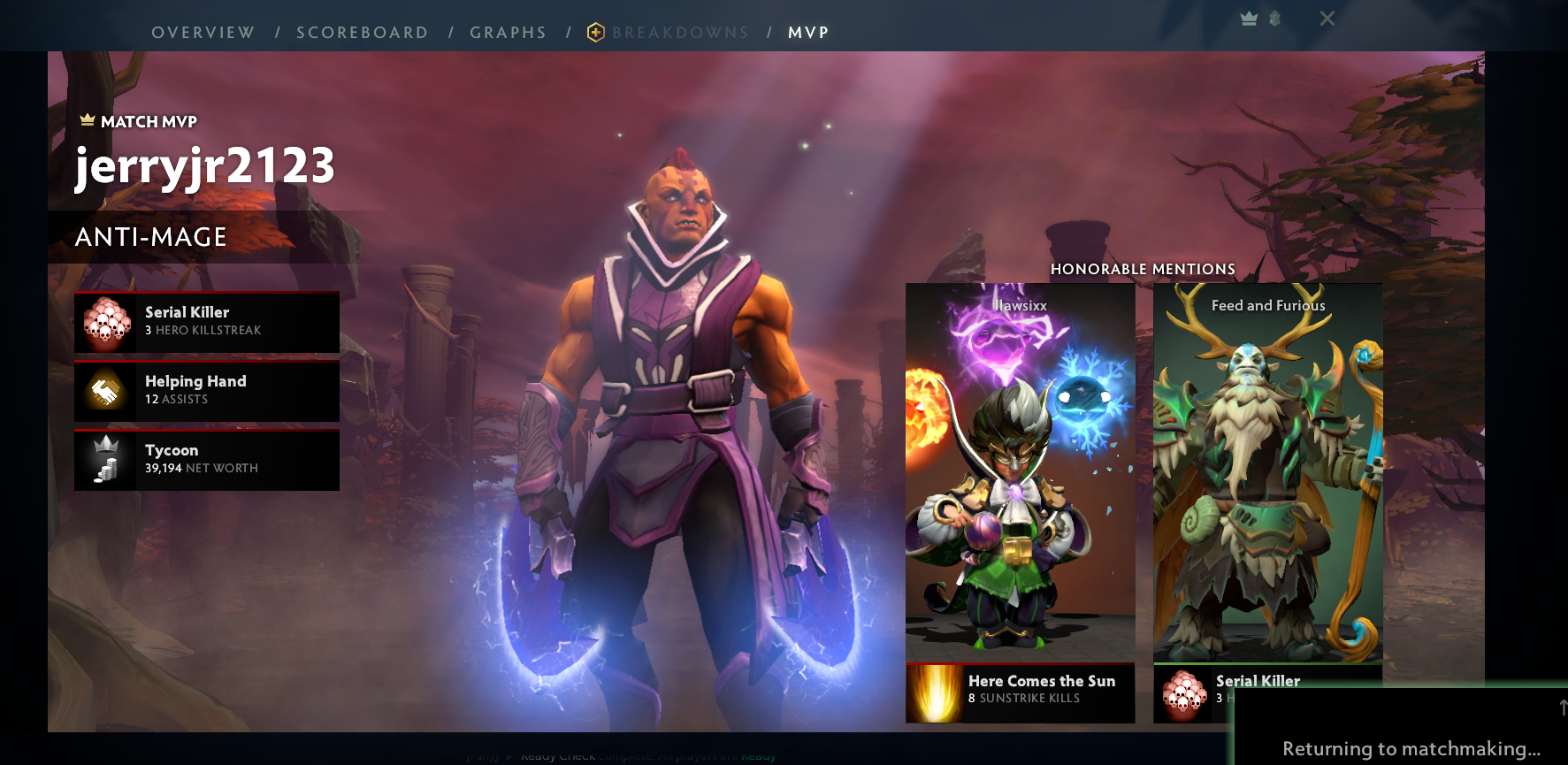
Task: Expand the Returning to matchmaking popup arrow
Action: pos(1562,707)
